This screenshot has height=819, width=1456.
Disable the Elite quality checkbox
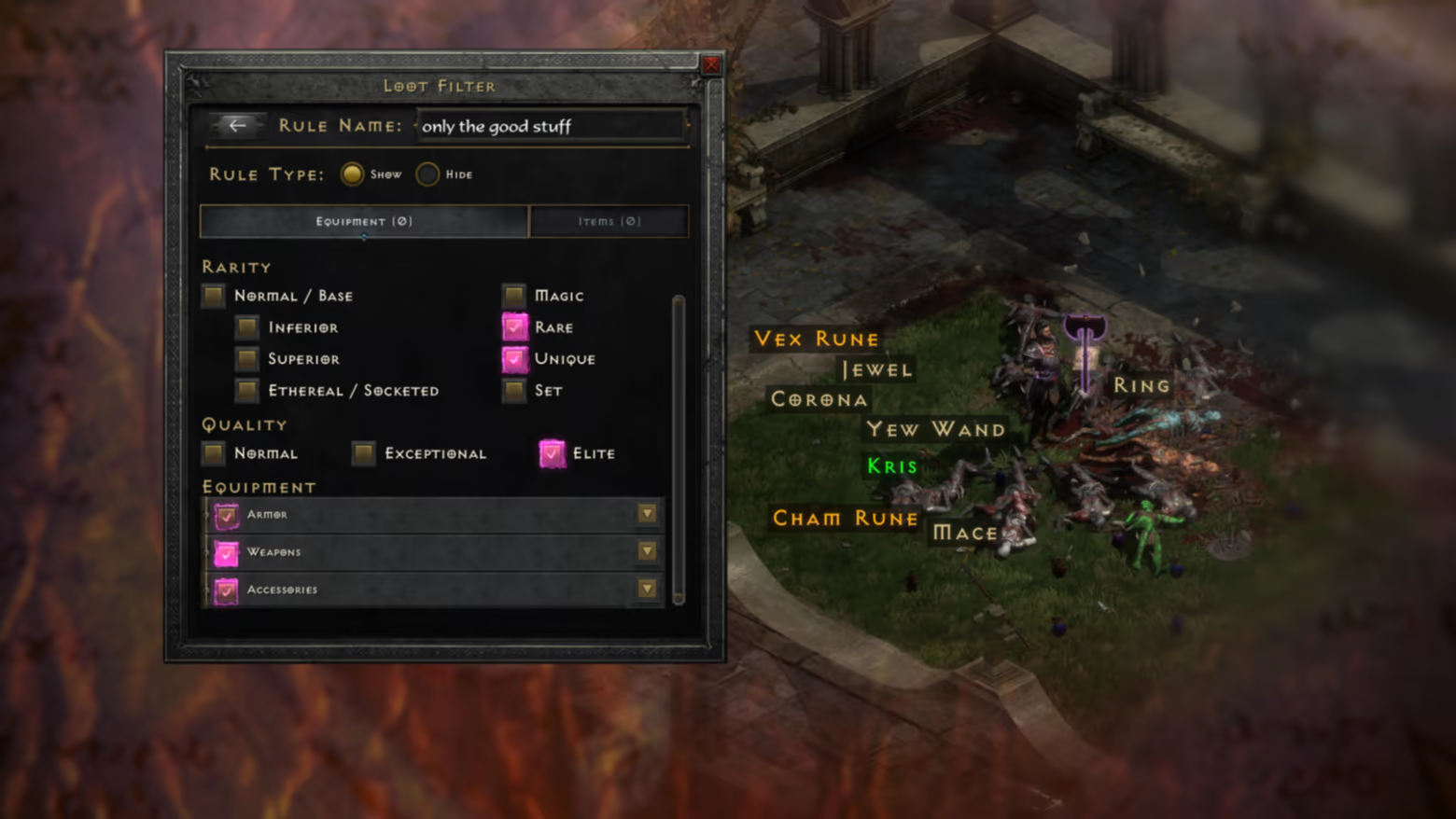(553, 453)
